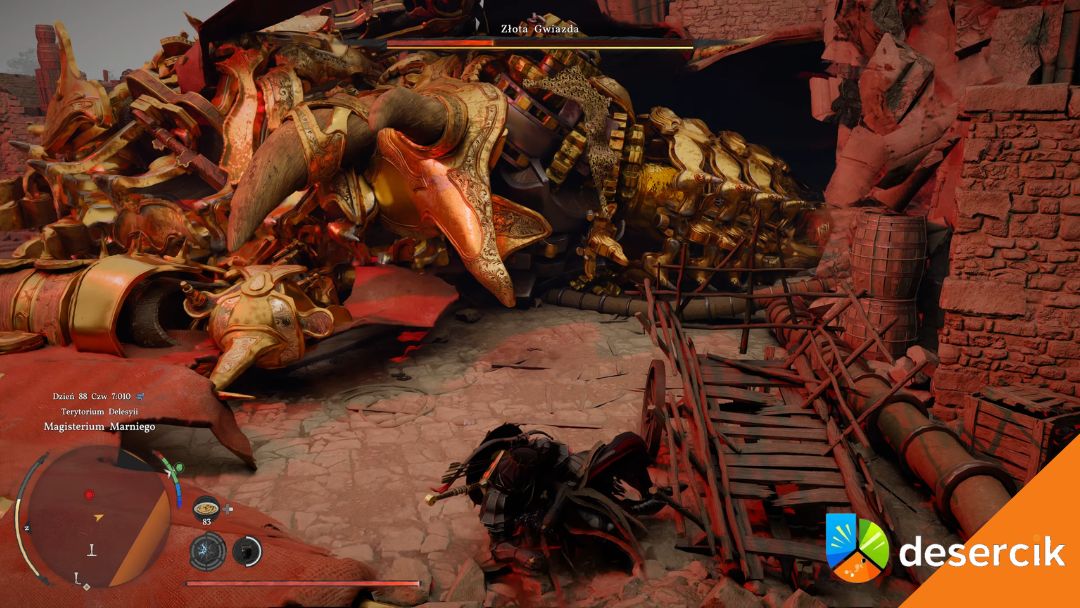Select the dark equipment slot icon

pyautogui.click(x=246, y=550)
